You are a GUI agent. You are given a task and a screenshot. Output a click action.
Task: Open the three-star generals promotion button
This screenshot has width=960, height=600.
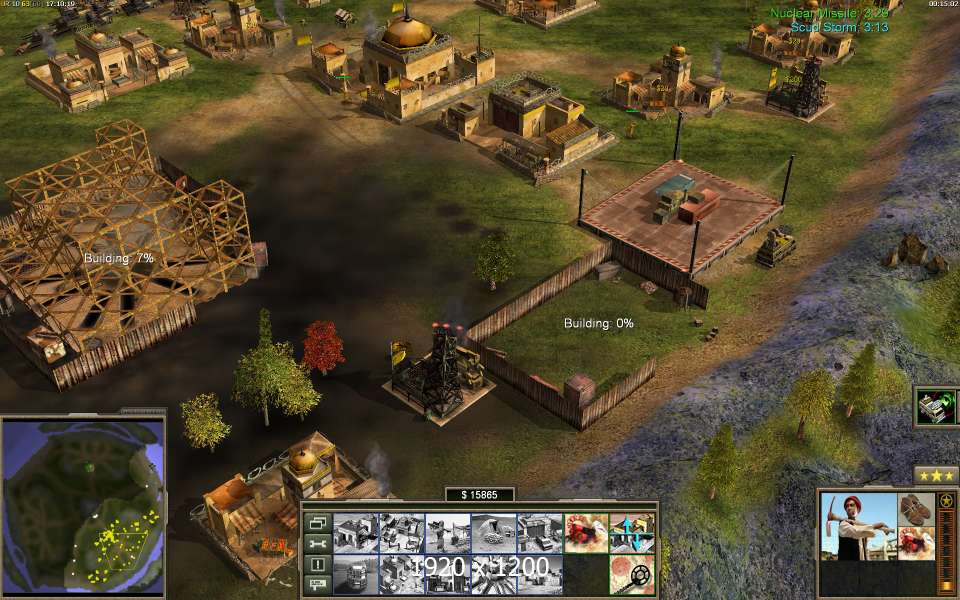click(936, 475)
